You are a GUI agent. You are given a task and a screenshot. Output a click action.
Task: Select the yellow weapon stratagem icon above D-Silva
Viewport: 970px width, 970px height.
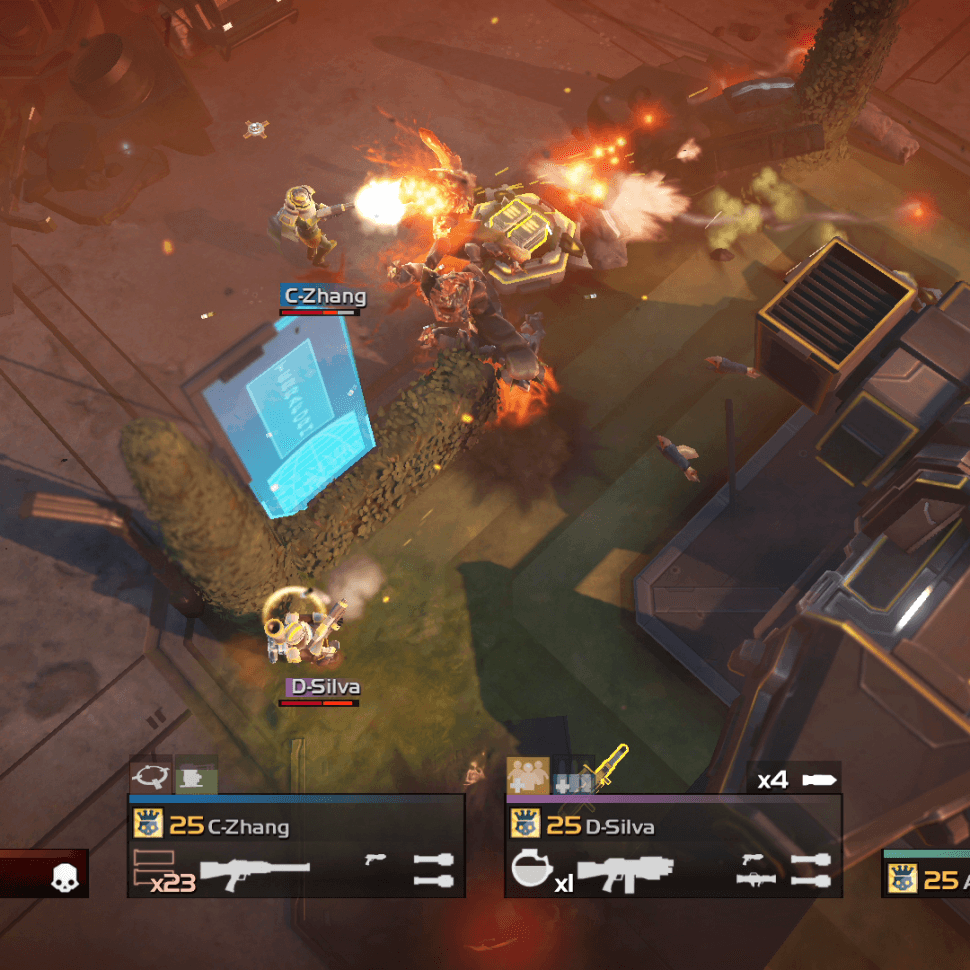(608, 768)
